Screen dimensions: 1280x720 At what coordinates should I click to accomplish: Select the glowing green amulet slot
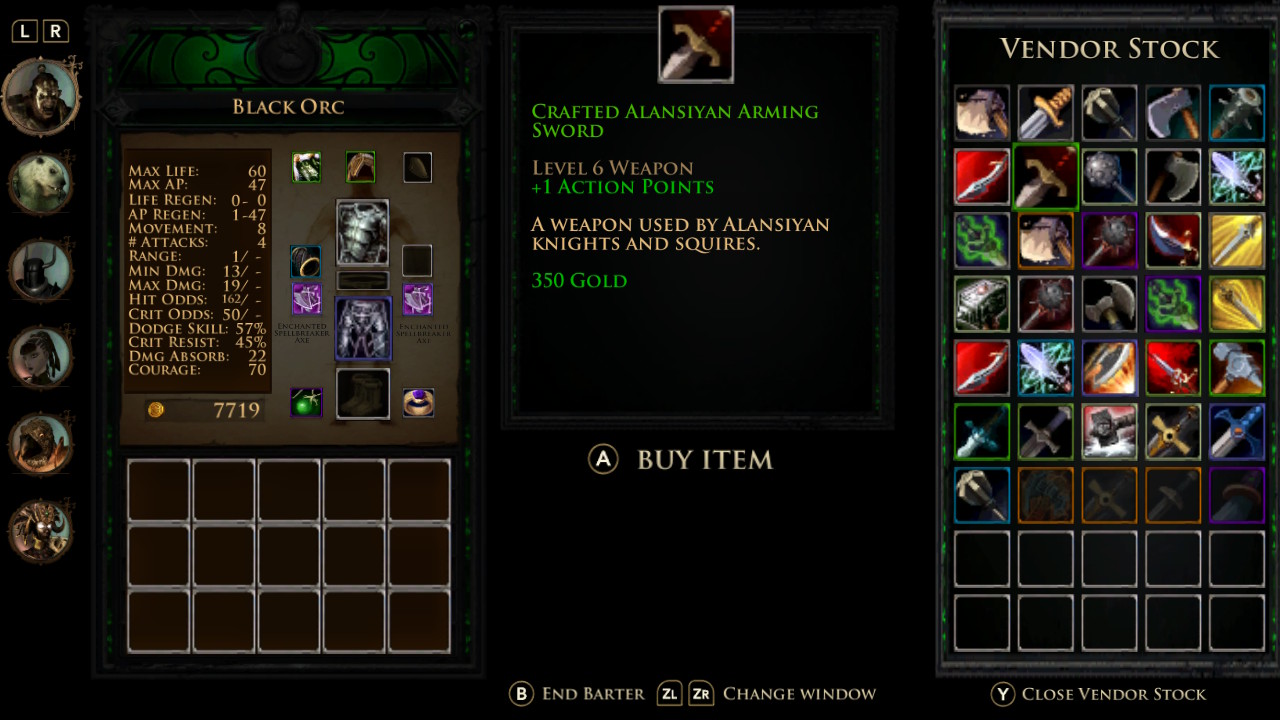[306, 401]
